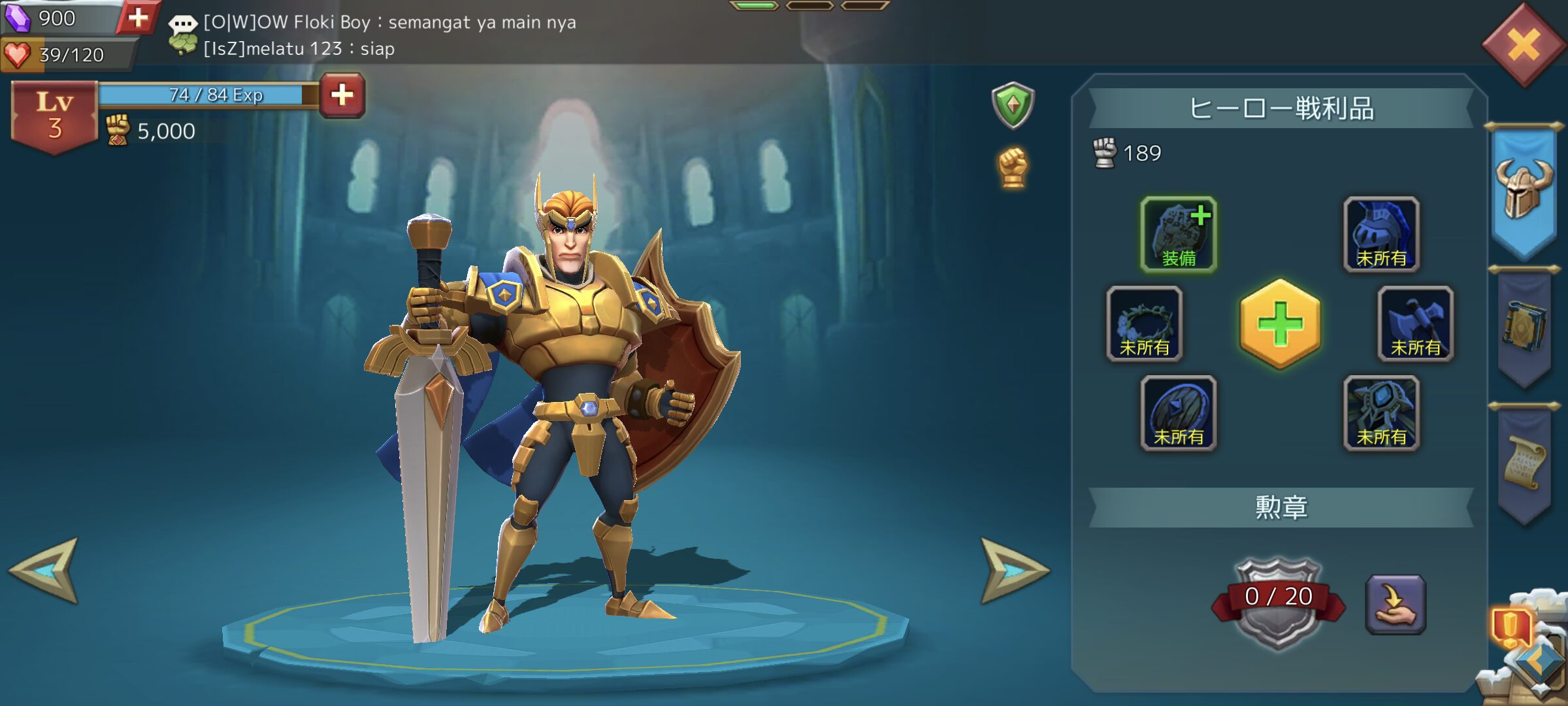Switch to the book tab
This screenshot has height=706, width=1568.
pos(1524,327)
